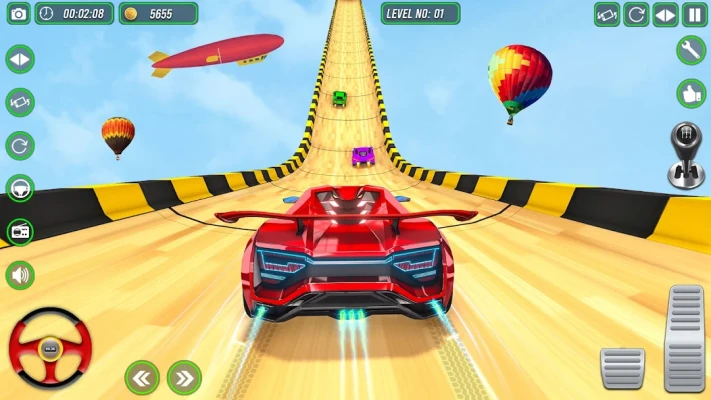Open the wrench settings button
711x400 pixels.
click(x=691, y=50)
